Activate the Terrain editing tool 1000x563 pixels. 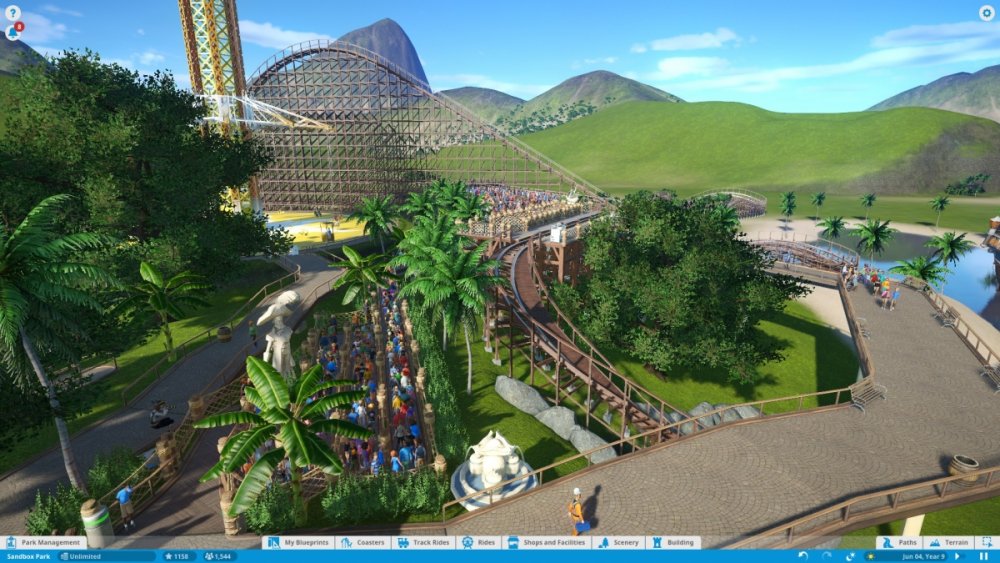tap(950, 543)
